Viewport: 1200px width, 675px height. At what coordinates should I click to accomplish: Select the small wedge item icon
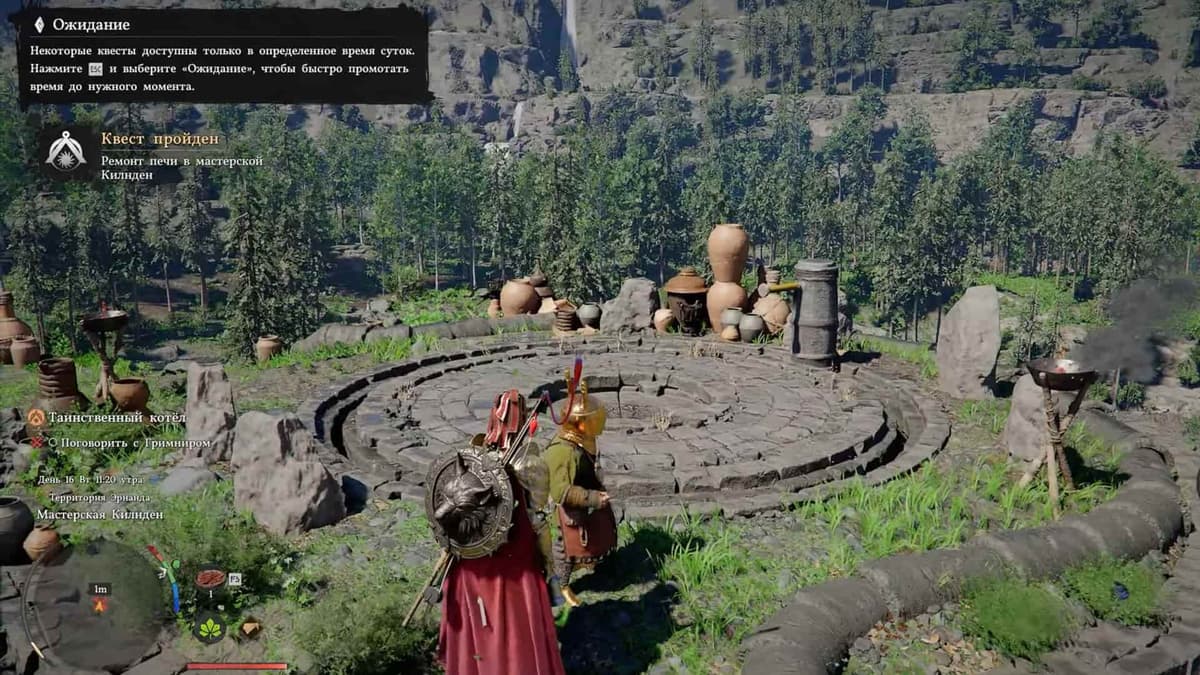point(249,627)
